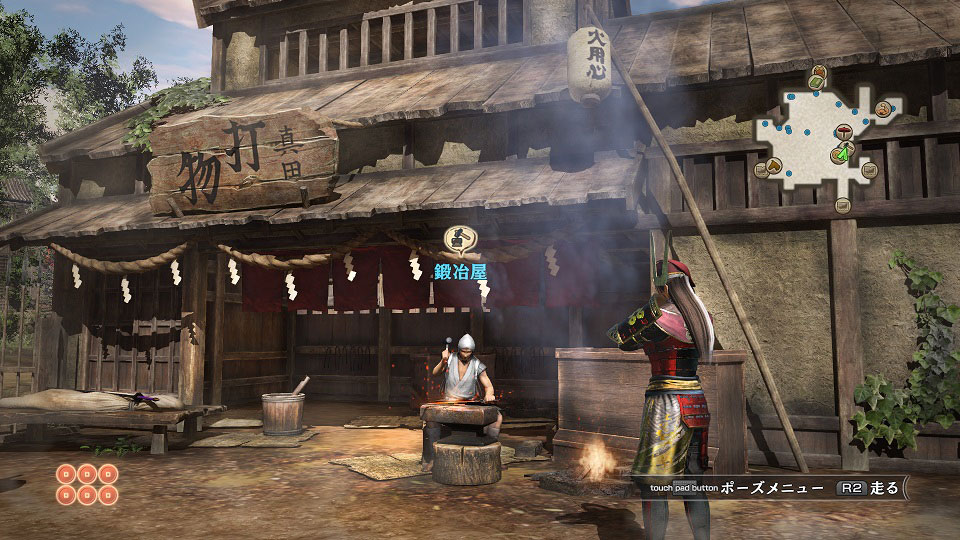960x540 pixels.
Task: Click the blacksmith hammer and anvil bubble
Action: coord(459,239)
